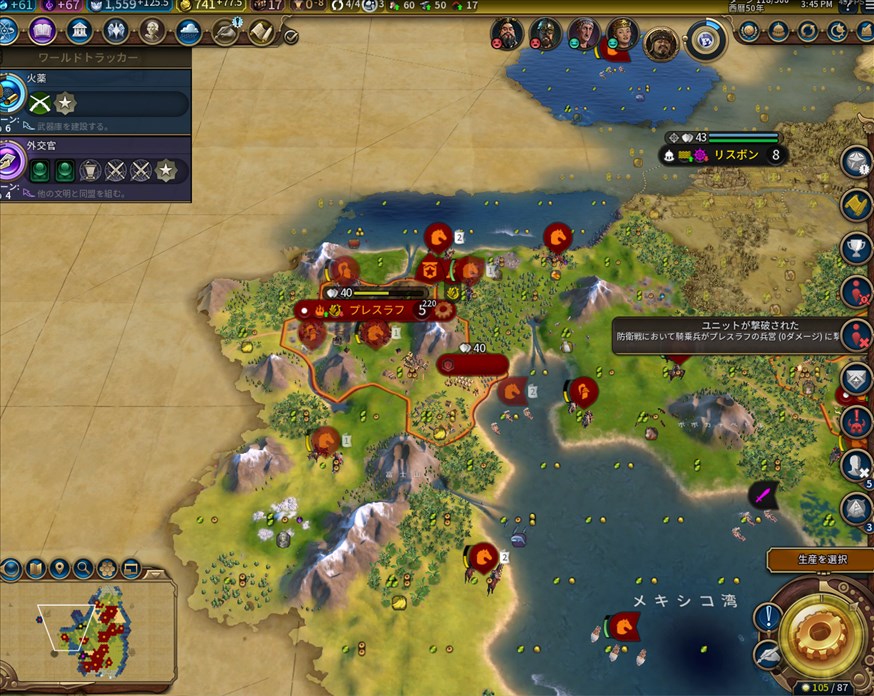Open the climate cloud button
Viewport: 874px width, 696px height.
(x=189, y=31)
